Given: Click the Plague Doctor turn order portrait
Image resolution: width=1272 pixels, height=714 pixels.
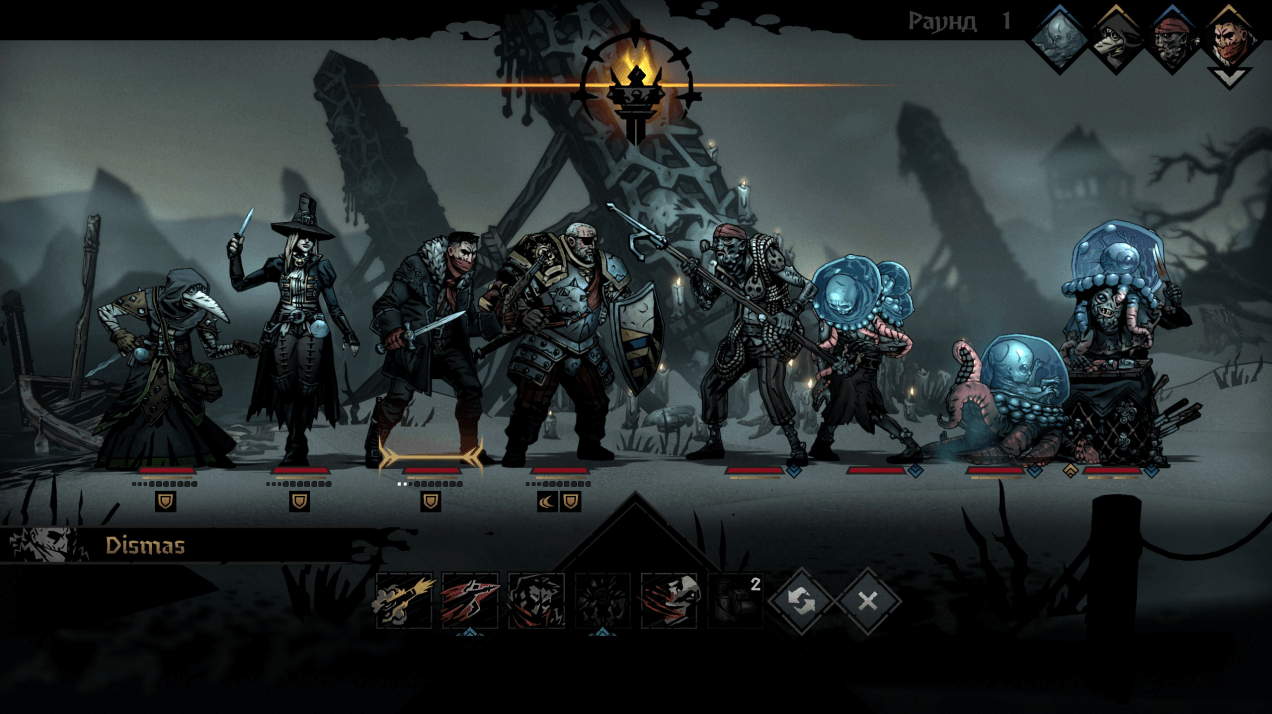Looking at the screenshot, I should pyautogui.click(x=1116, y=40).
